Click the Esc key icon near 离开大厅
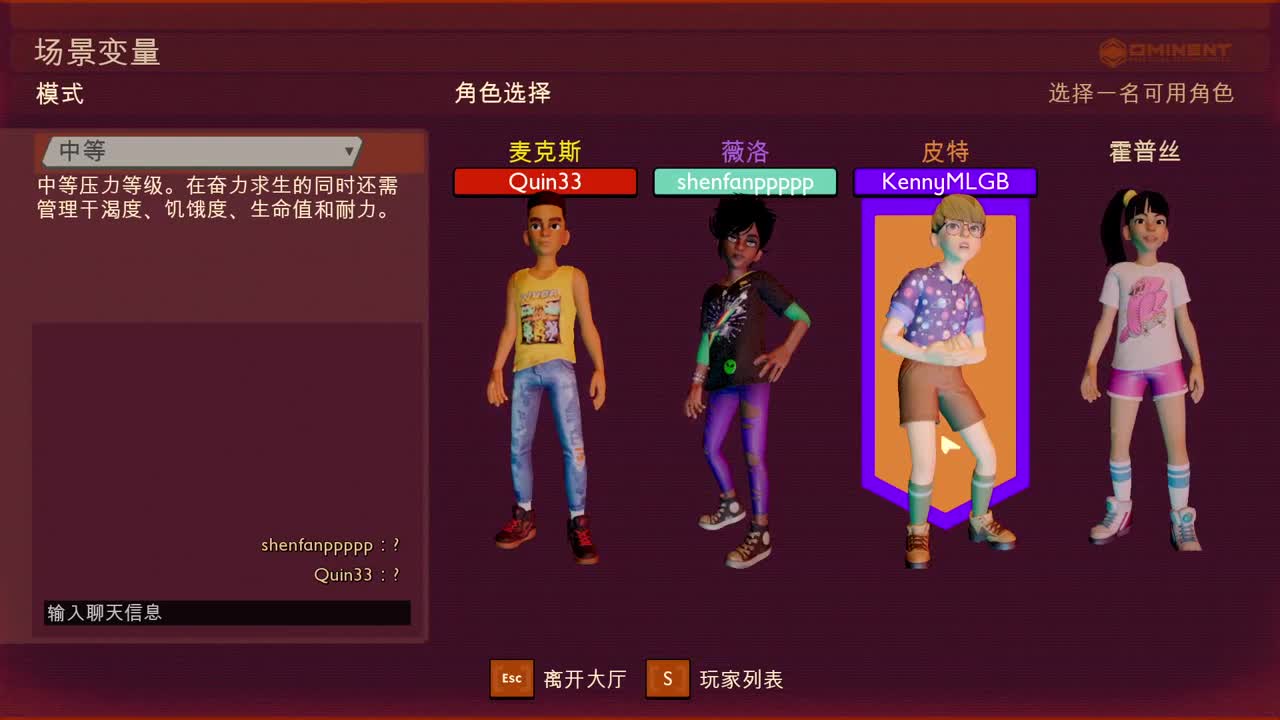Screen dimensions: 1280x720 click(511, 678)
